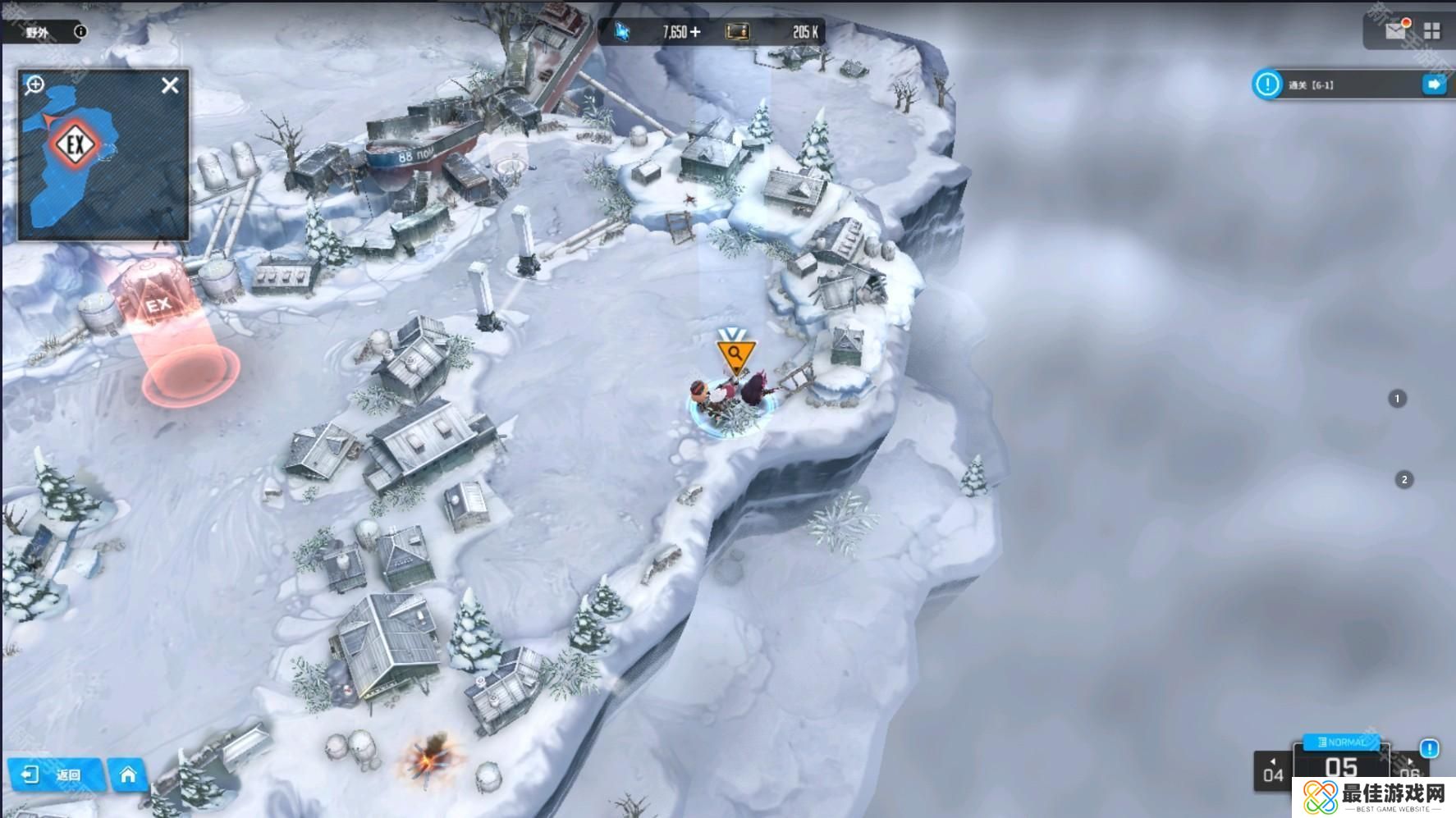
Task: Open the 通关 6-1 quest exclamation icon
Action: pyautogui.click(x=1267, y=85)
